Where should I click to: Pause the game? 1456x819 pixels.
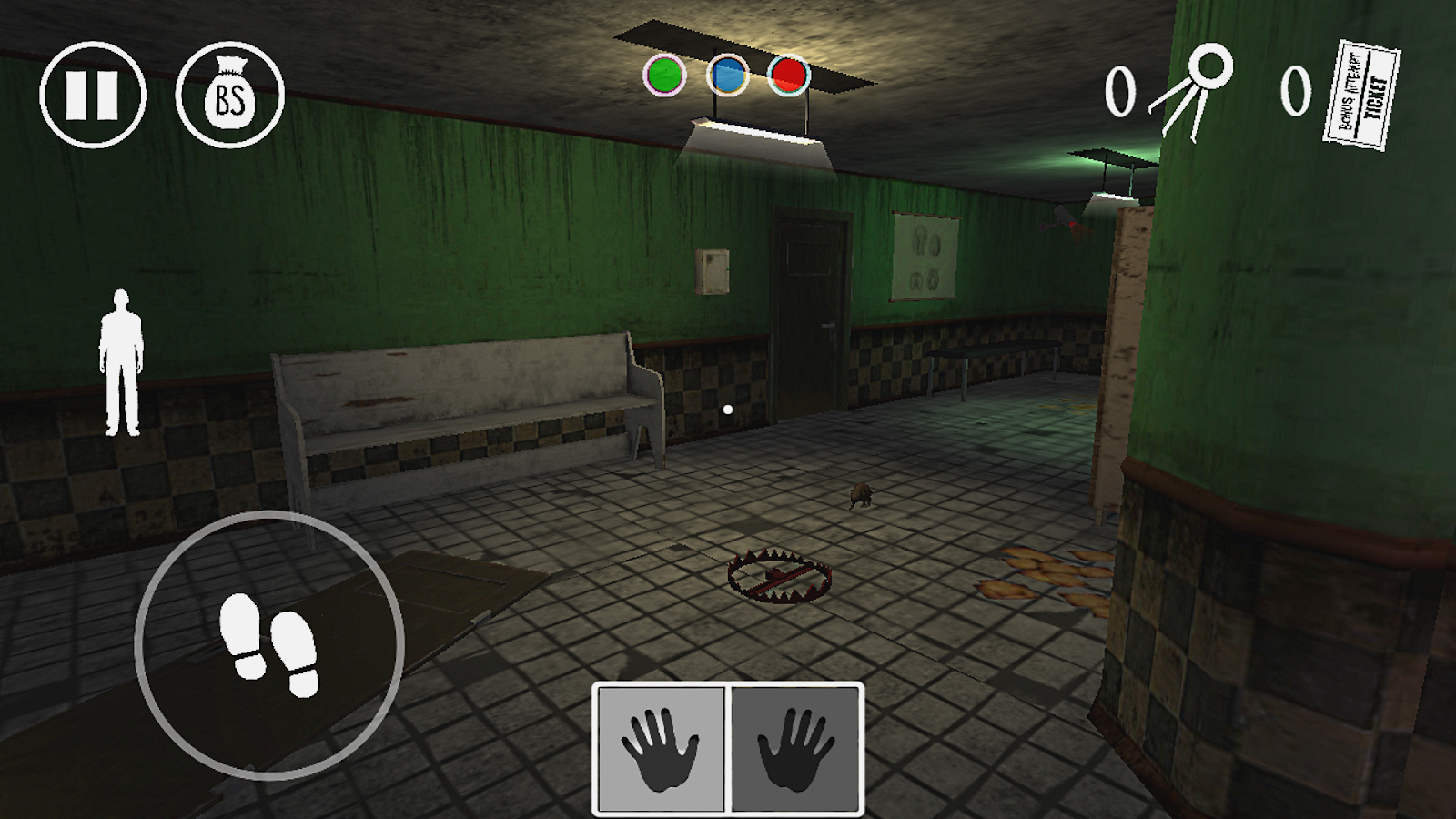[x=92, y=94]
